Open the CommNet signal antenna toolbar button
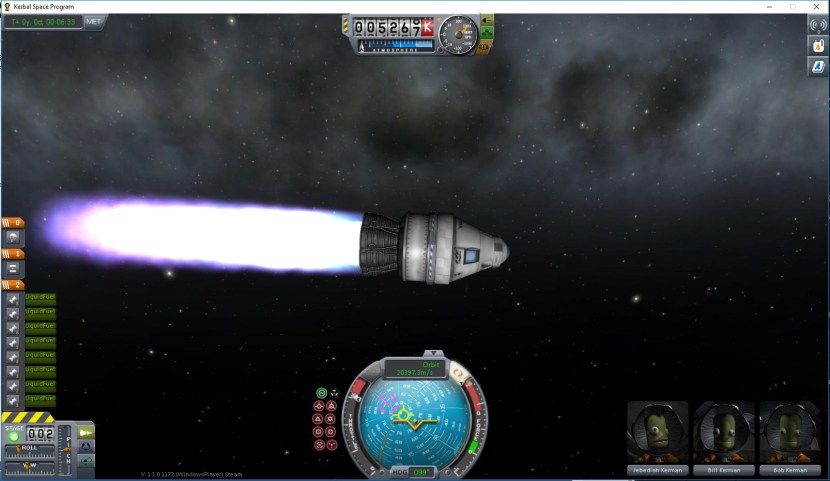 click(x=816, y=25)
